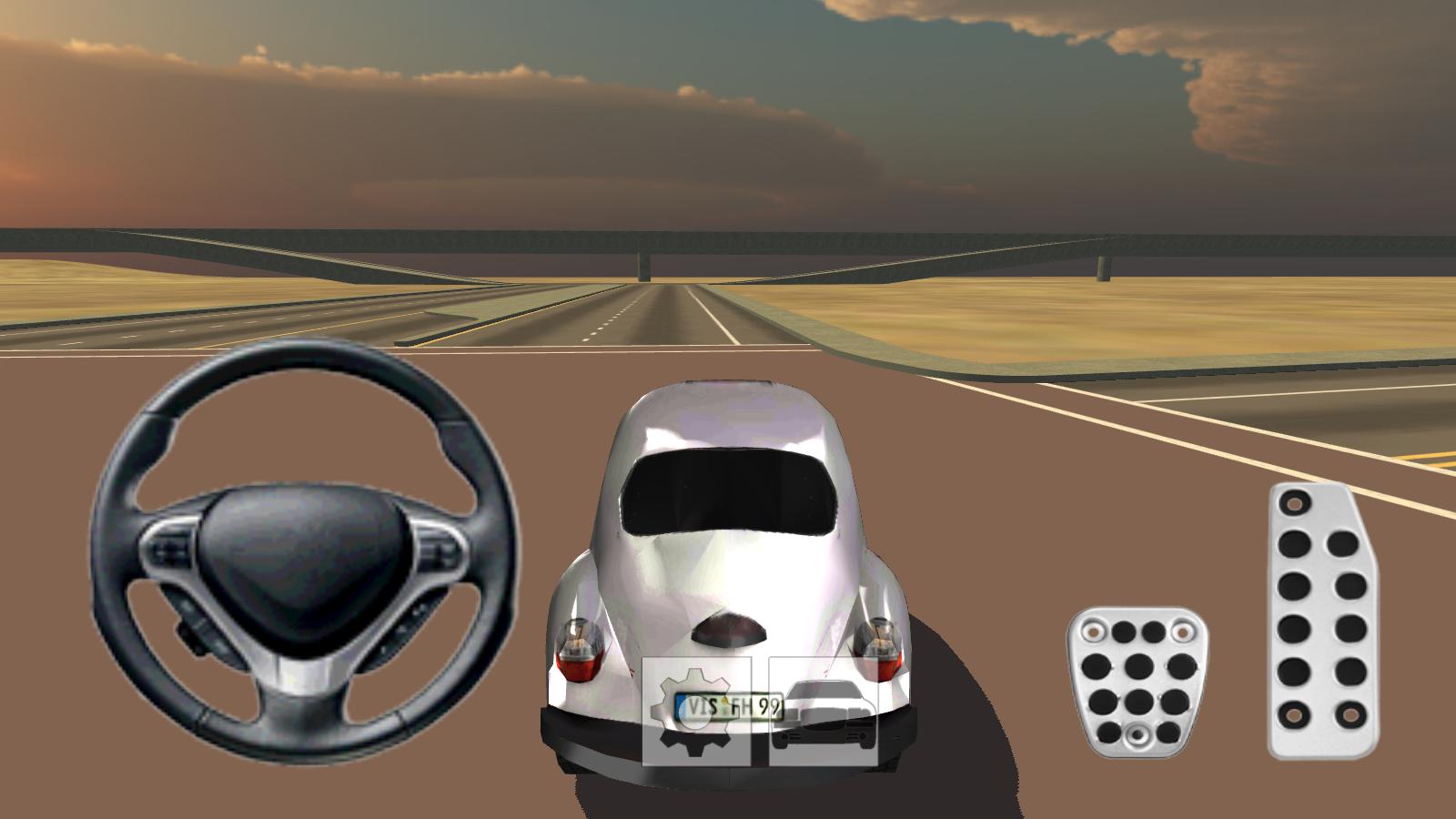
Task: Click the VIS FH 99 license plate
Action: tap(728, 707)
